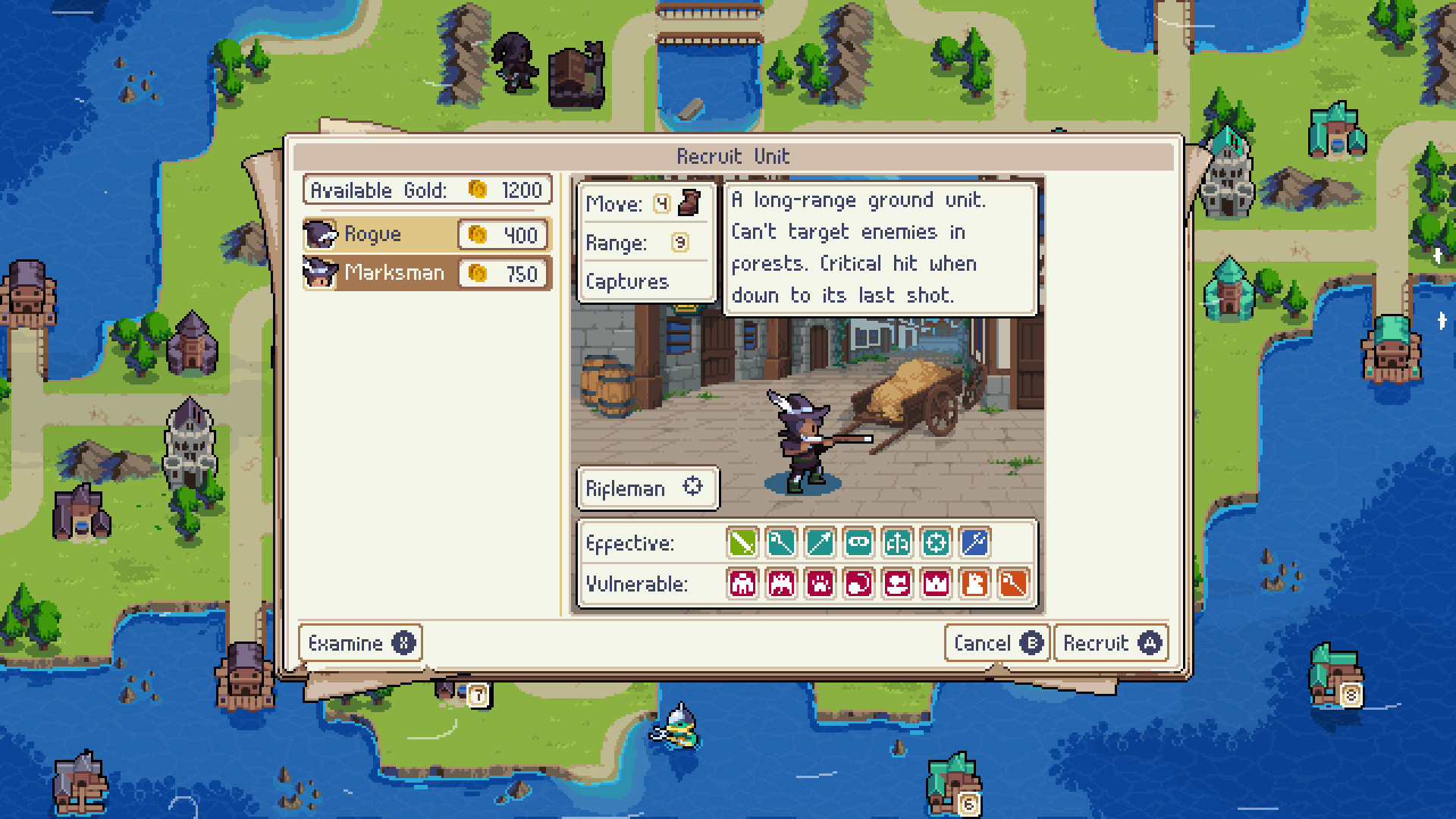Click the Recruit Unit title bar
The height and width of the screenshot is (819, 1456).
coord(733,156)
